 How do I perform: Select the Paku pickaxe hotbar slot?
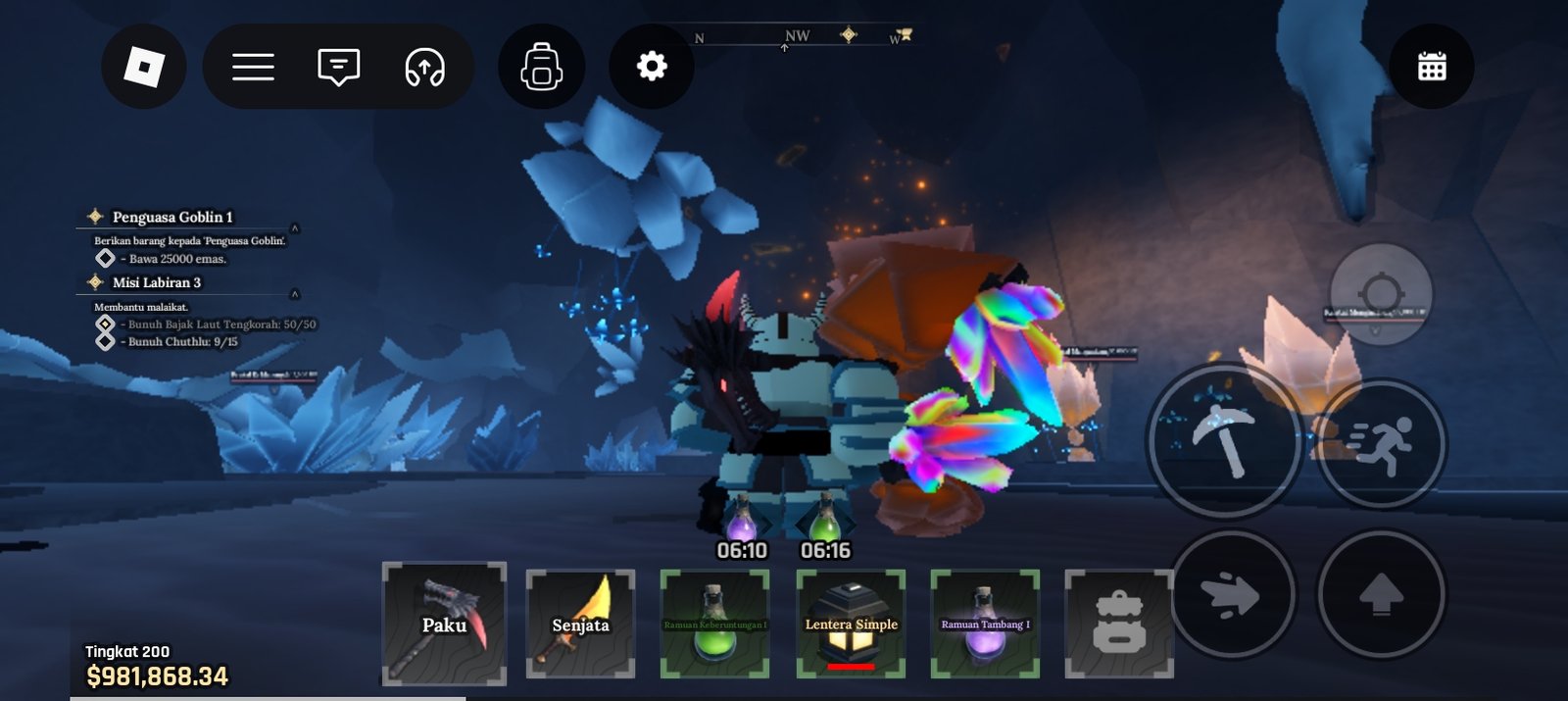(x=444, y=624)
